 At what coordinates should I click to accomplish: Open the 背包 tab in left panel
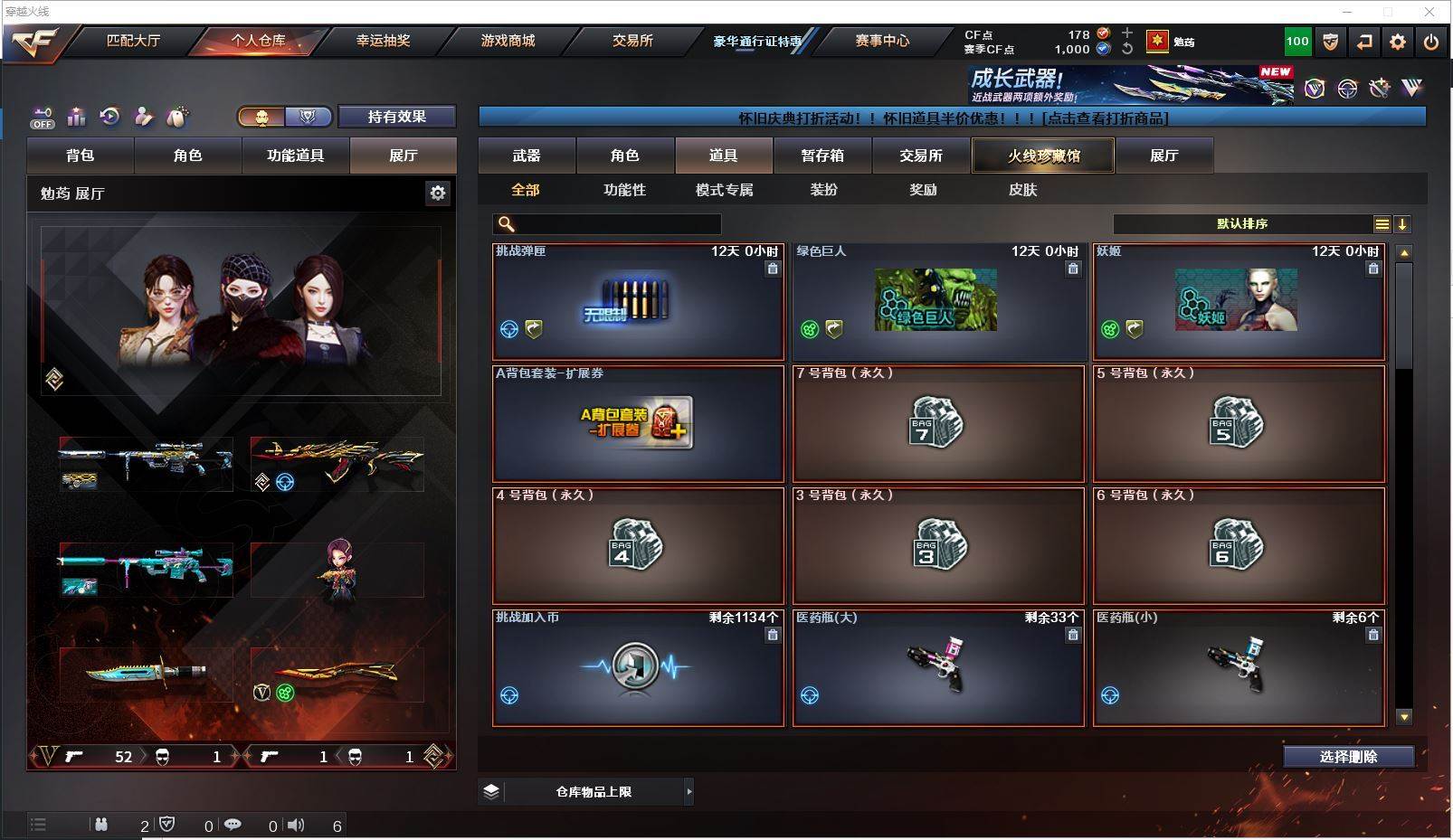[81, 156]
